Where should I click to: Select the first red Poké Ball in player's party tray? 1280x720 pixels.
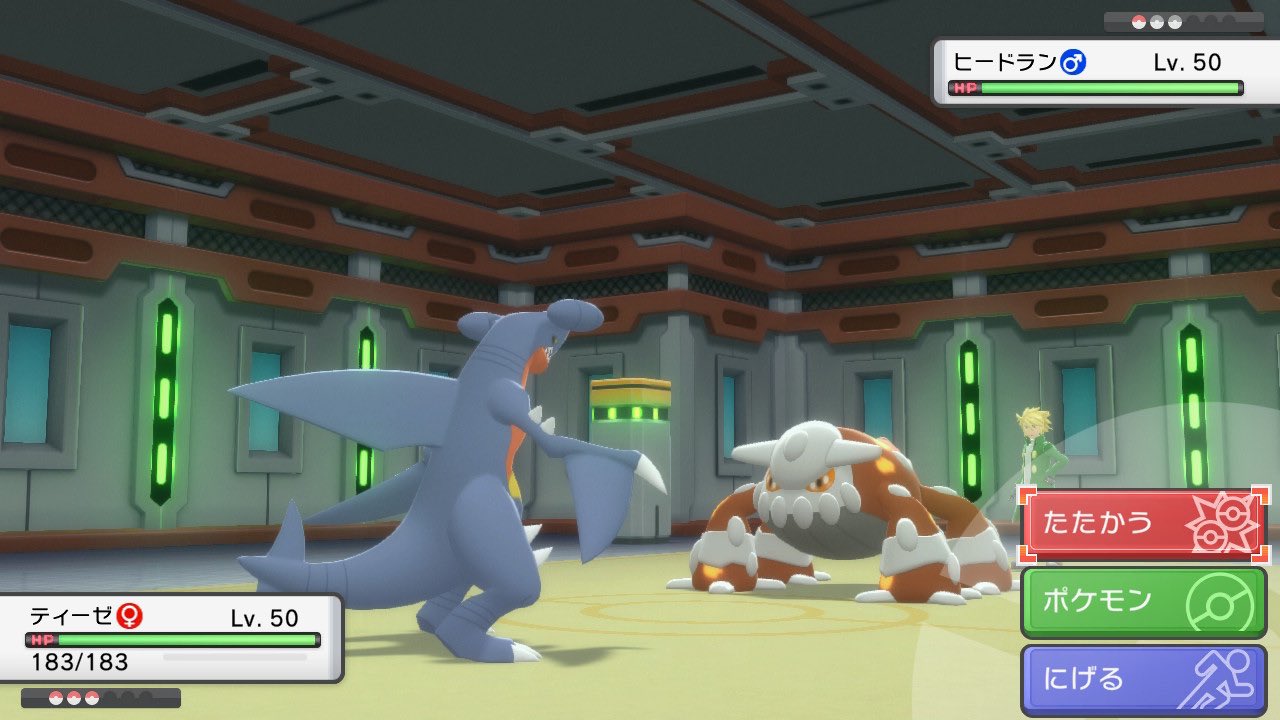55,697
